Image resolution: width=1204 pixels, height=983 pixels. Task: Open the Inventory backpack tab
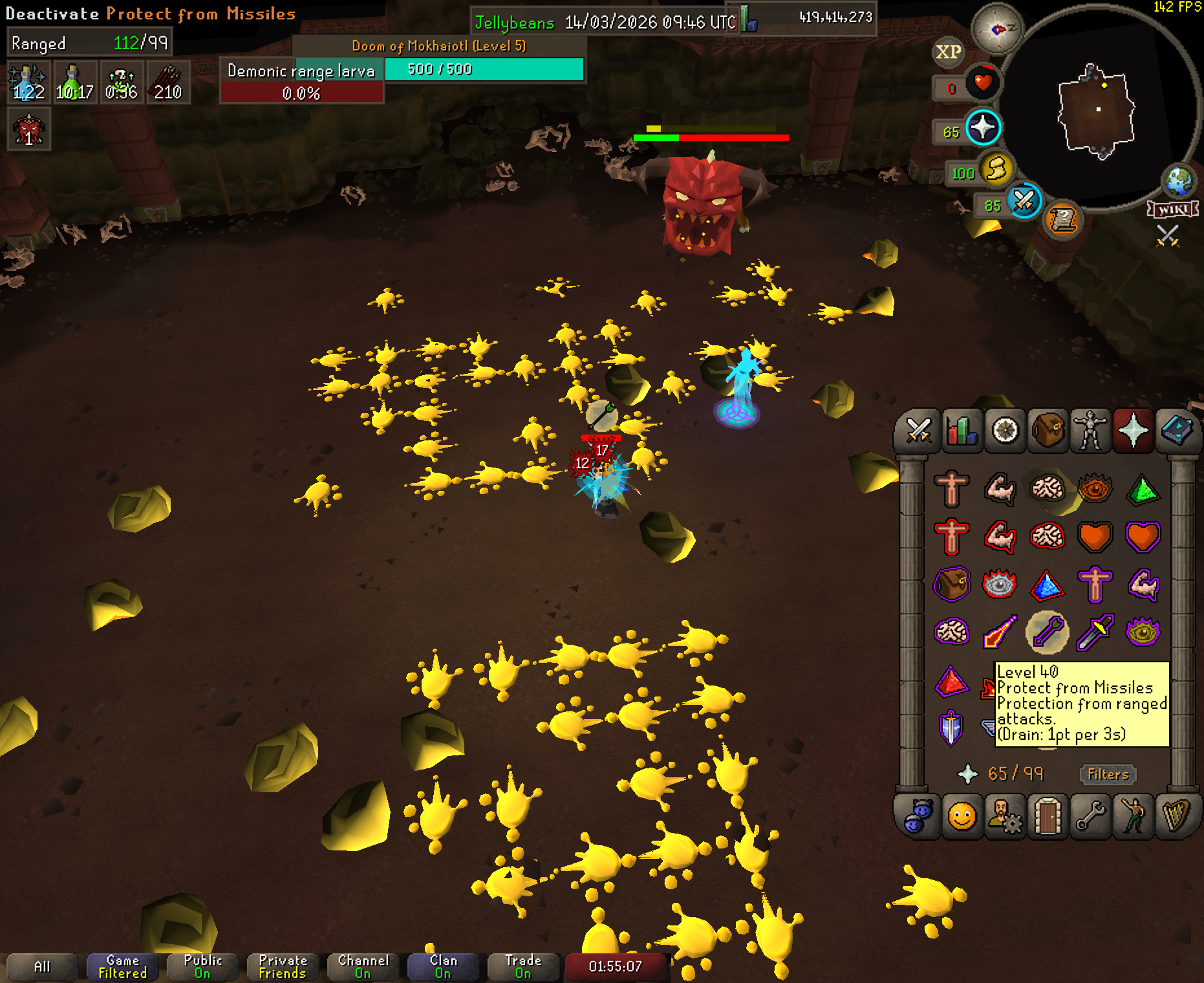tap(1048, 430)
